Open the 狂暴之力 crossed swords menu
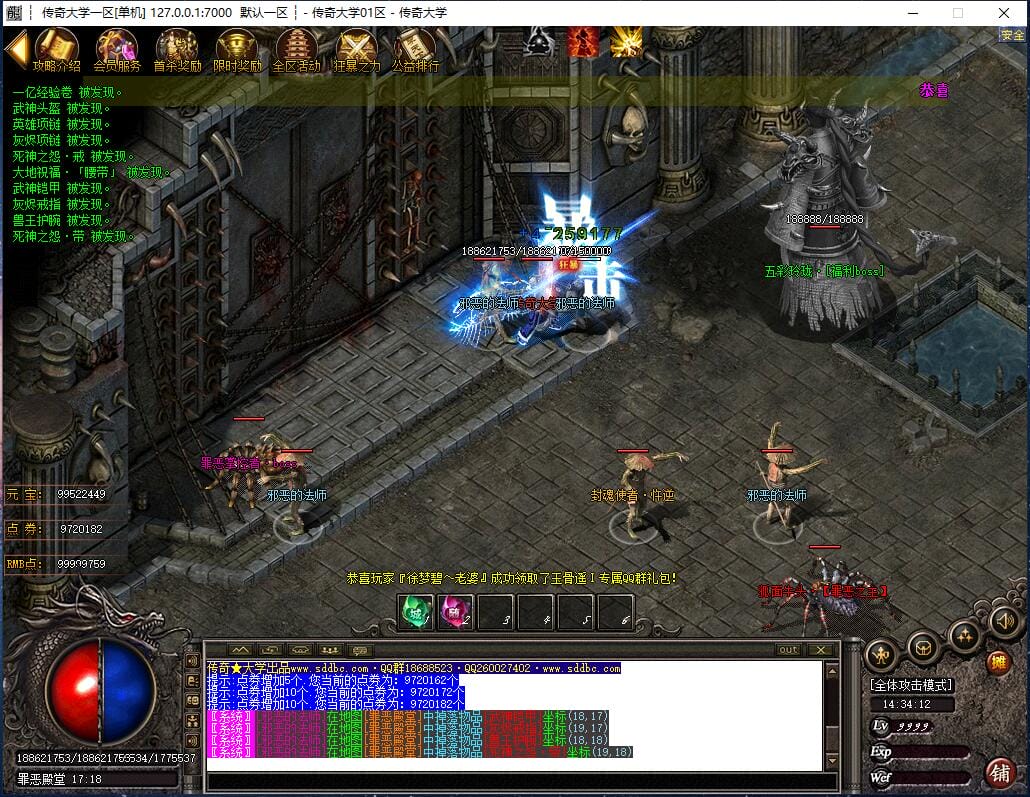 coord(356,48)
